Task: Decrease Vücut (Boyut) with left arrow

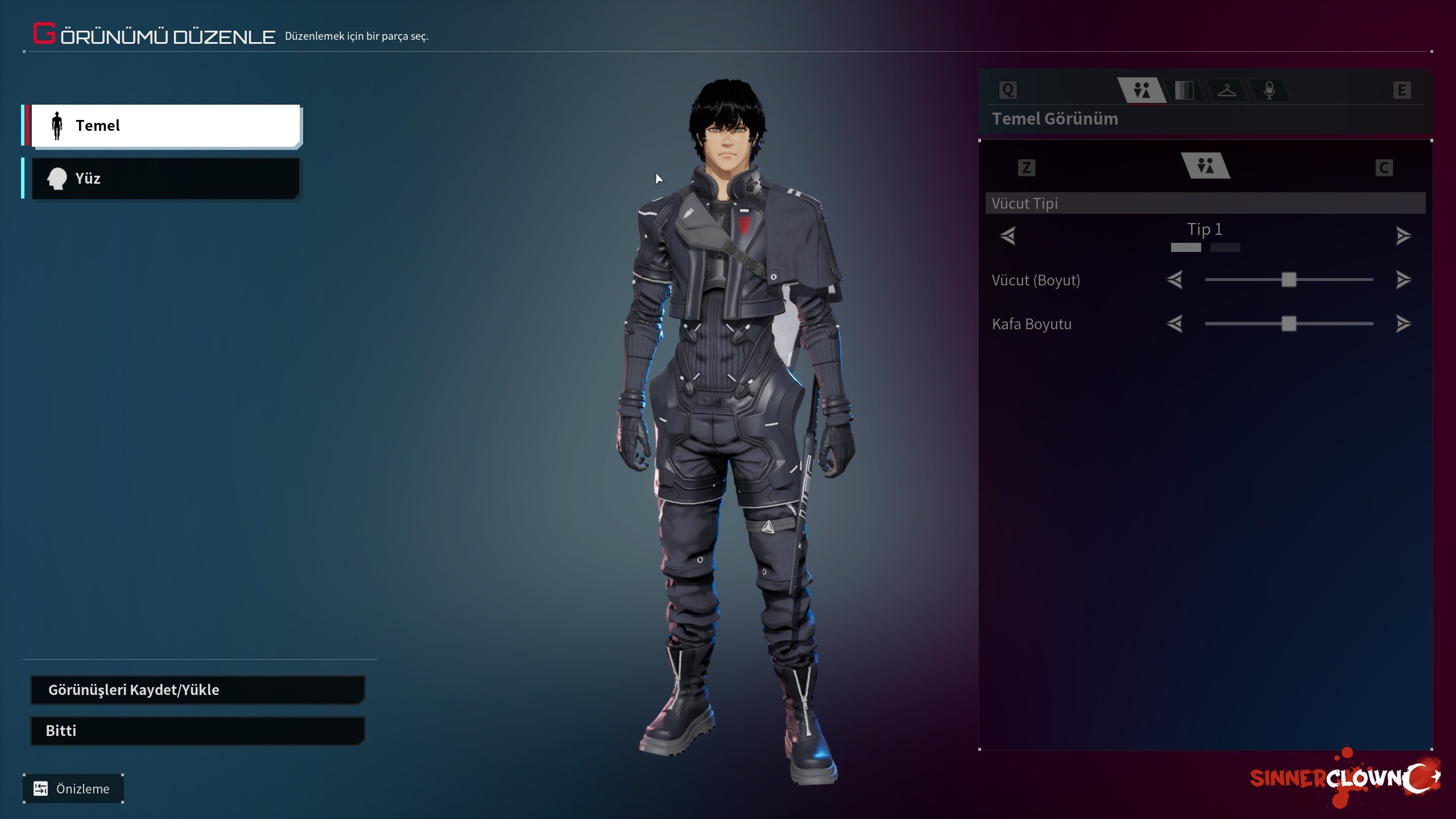Action: pyautogui.click(x=1174, y=280)
